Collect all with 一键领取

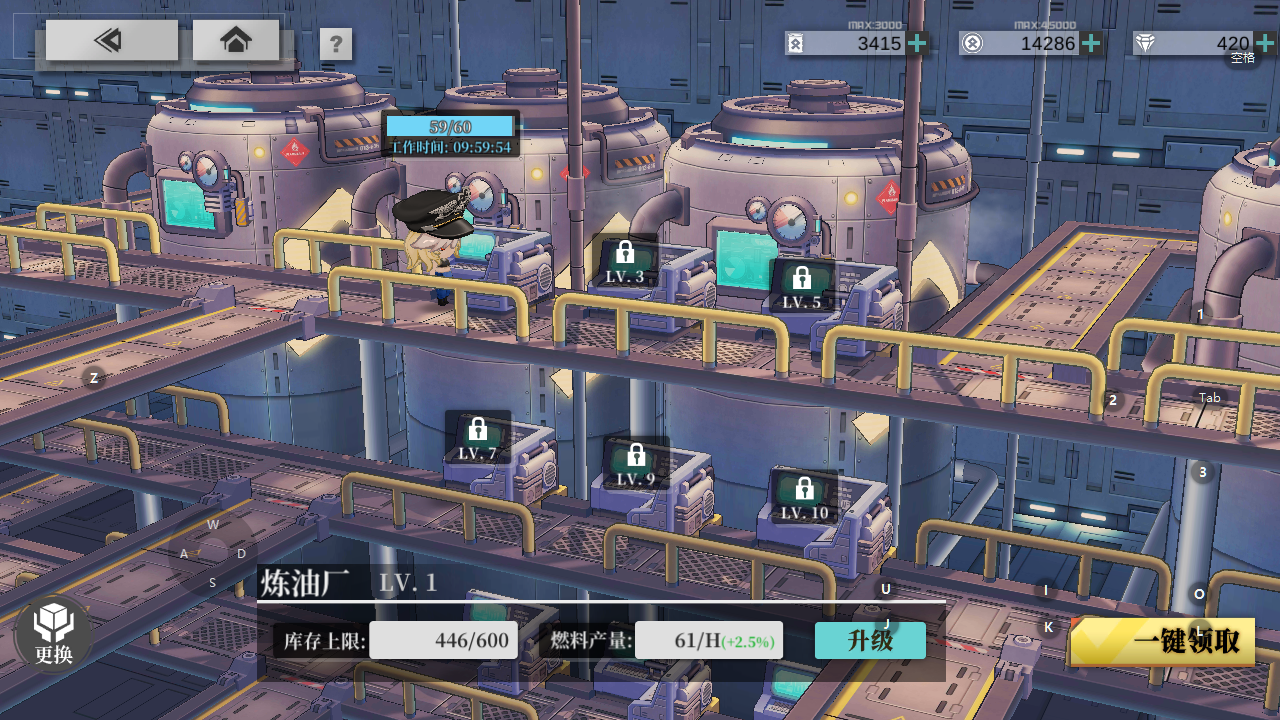point(1163,642)
